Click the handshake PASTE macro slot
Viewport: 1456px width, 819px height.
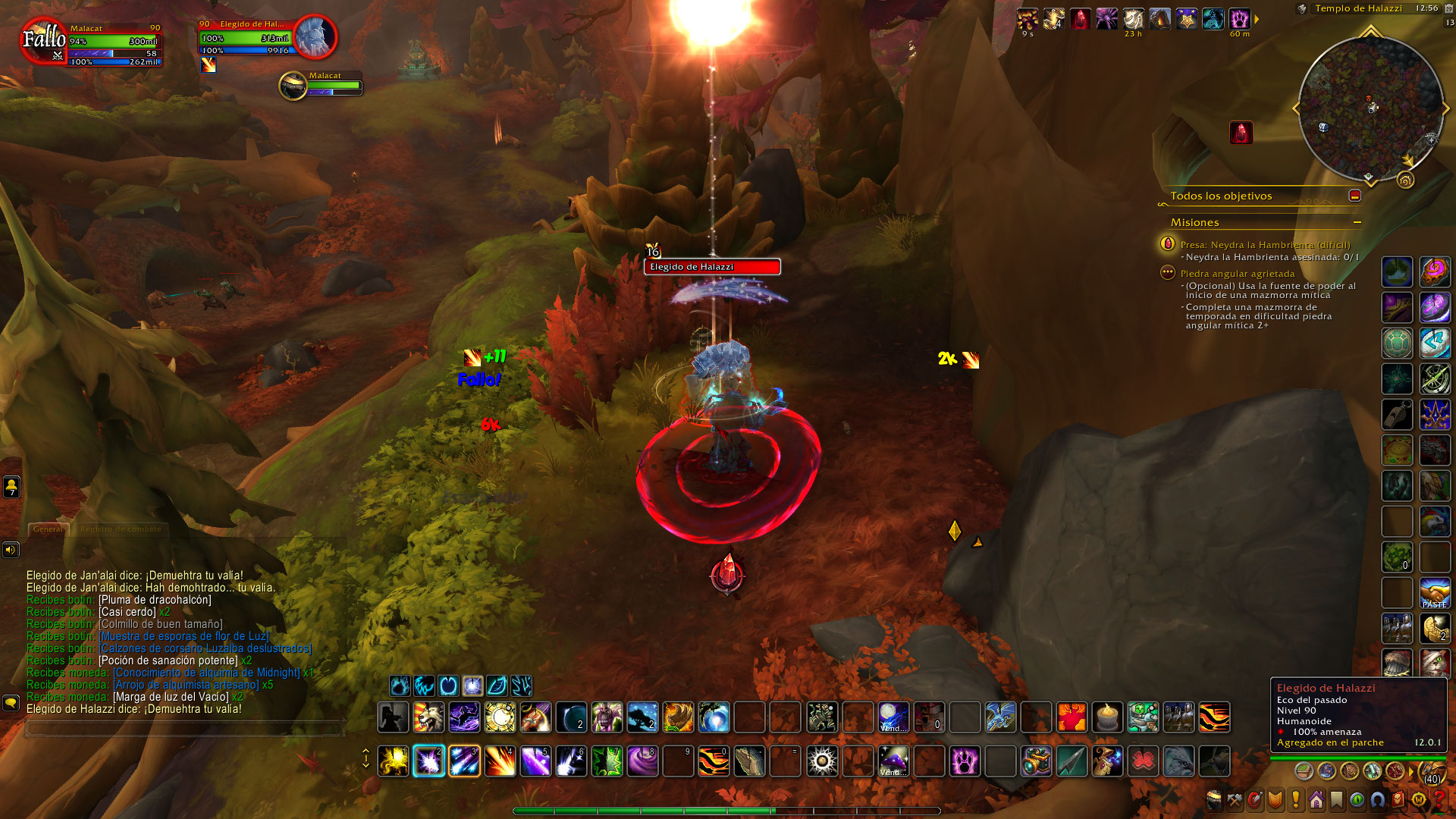[1434, 593]
